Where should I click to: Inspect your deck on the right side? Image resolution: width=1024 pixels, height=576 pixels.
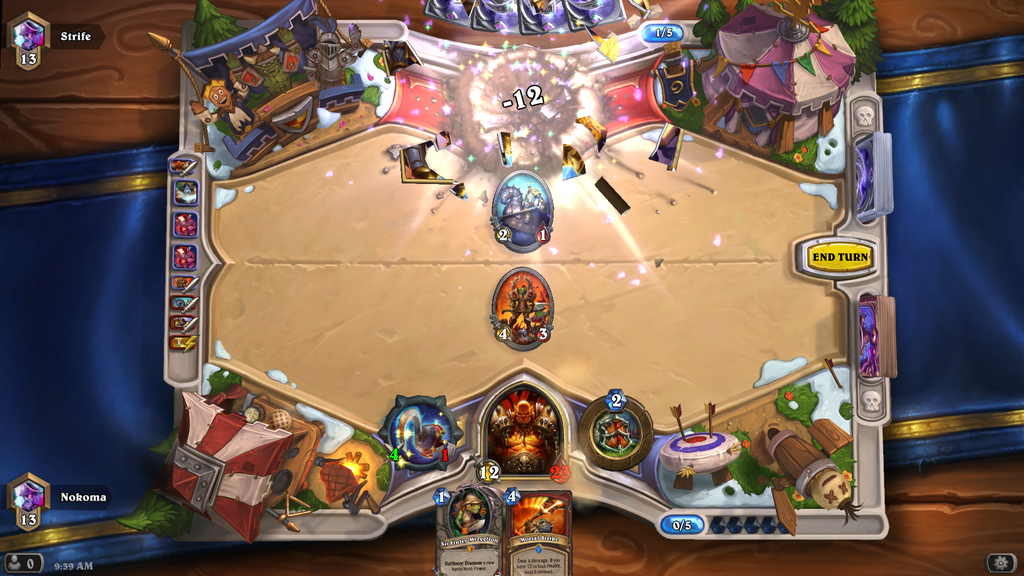[872, 336]
